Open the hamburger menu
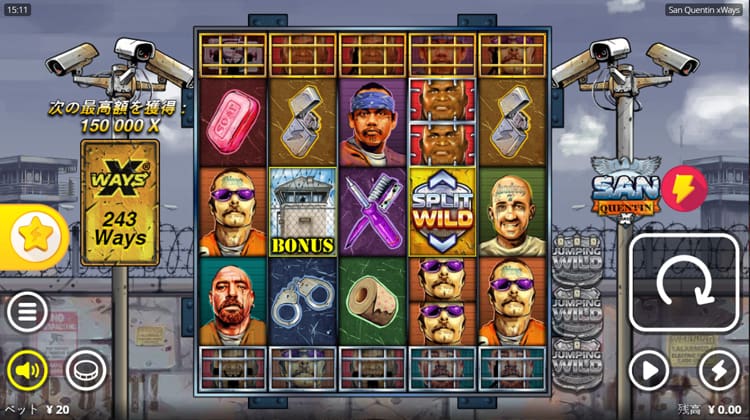Viewport: 750px width, 420px height. 28,313
